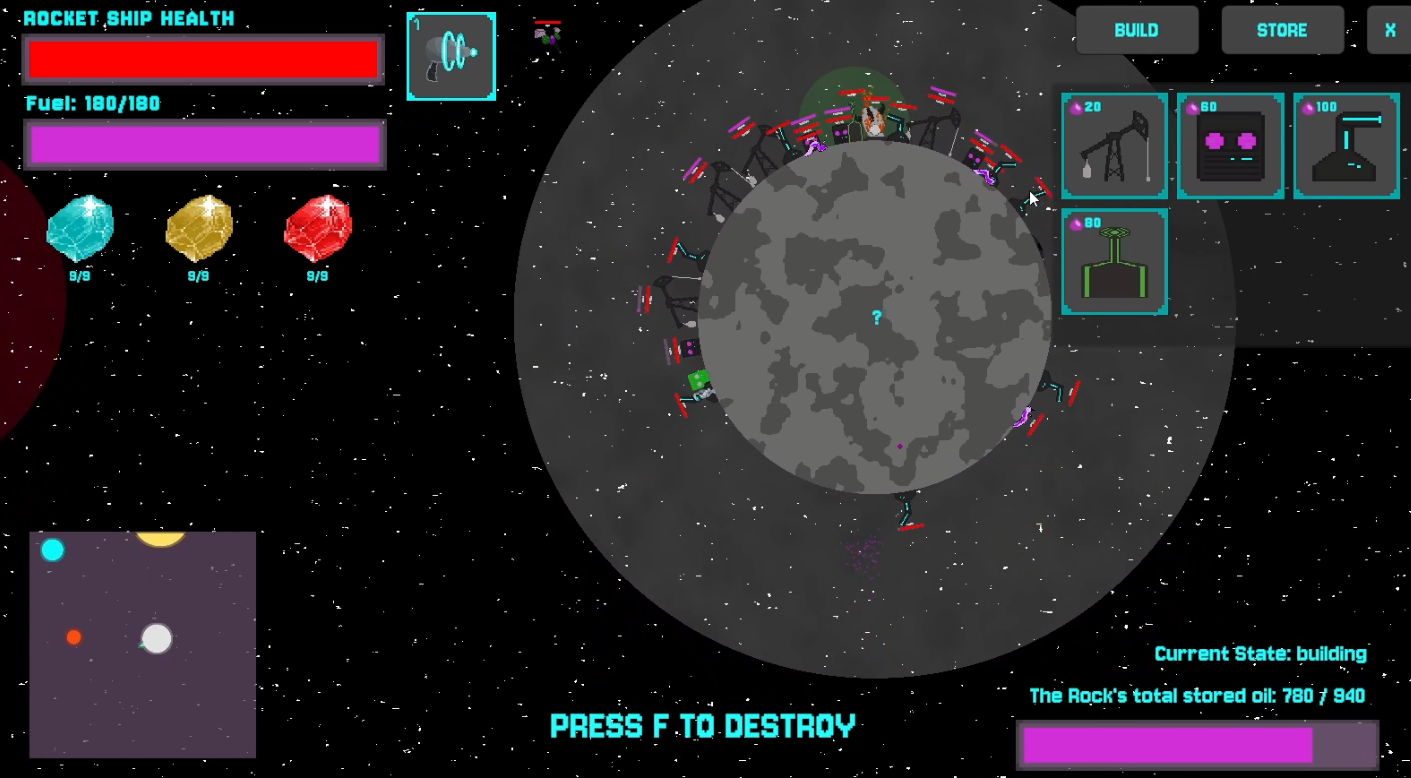The height and width of the screenshot is (778, 1411).
Task: Select the oil pump jack for 20
Action: [x=1114, y=146]
